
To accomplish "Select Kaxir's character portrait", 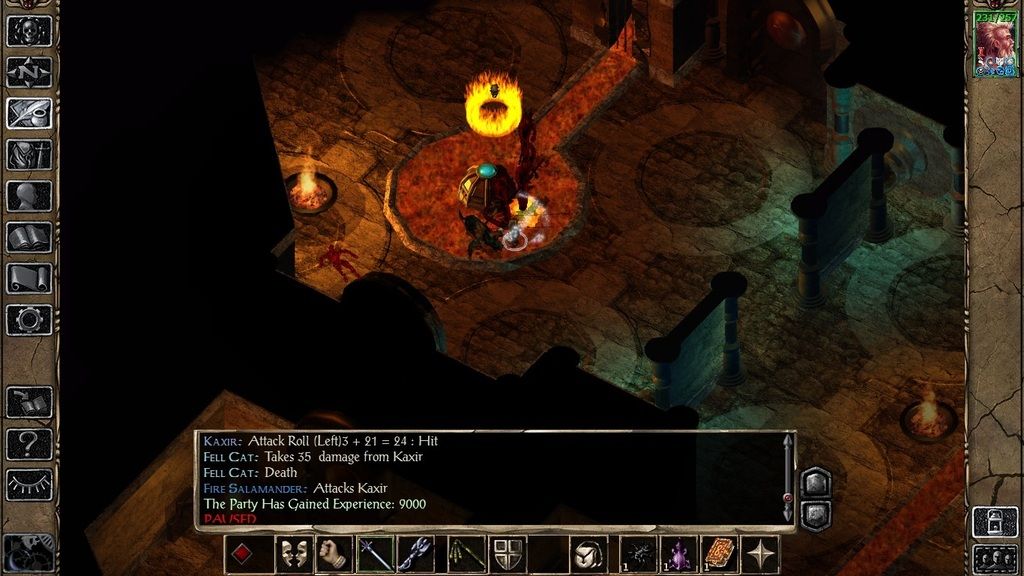I will pyautogui.click(x=995, y=47).
